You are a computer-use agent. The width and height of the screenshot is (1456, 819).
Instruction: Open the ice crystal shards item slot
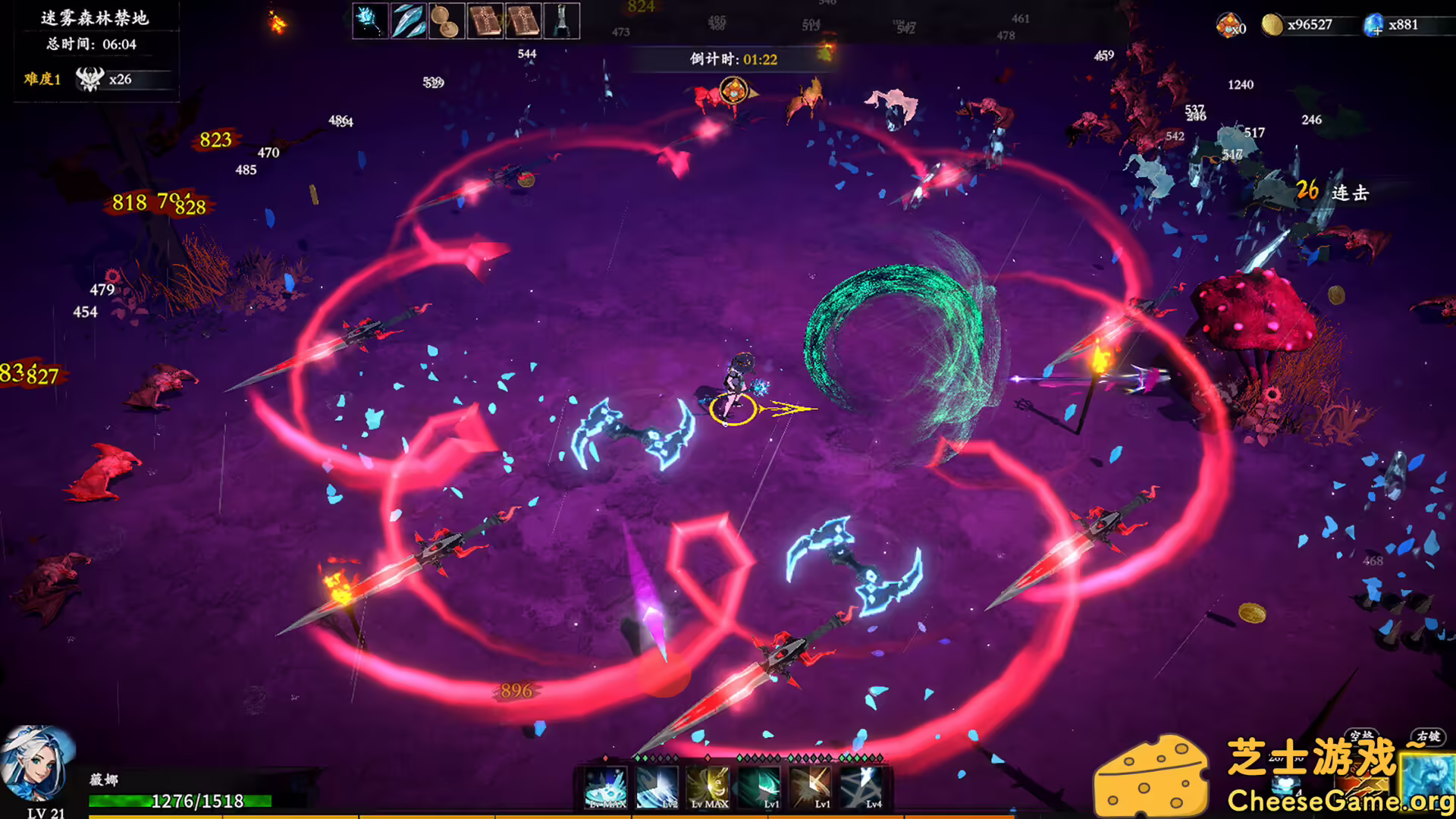(409, 20)
